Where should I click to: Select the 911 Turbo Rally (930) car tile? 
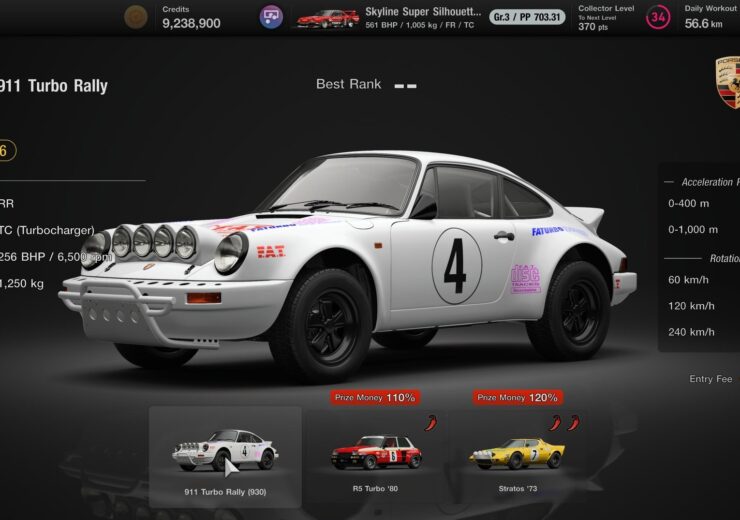point(225,456)
